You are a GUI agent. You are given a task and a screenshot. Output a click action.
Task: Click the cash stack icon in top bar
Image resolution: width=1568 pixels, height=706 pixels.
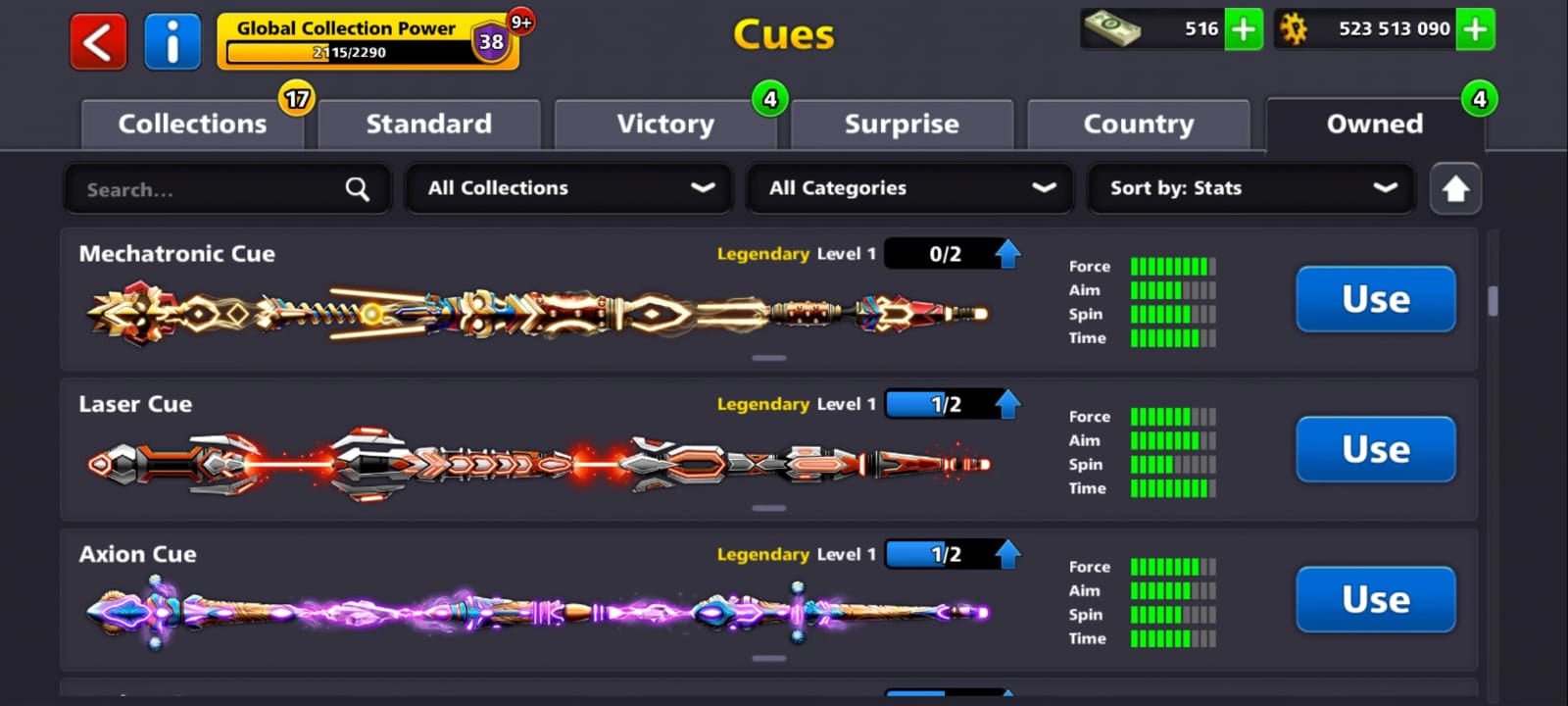(1113, 29)
